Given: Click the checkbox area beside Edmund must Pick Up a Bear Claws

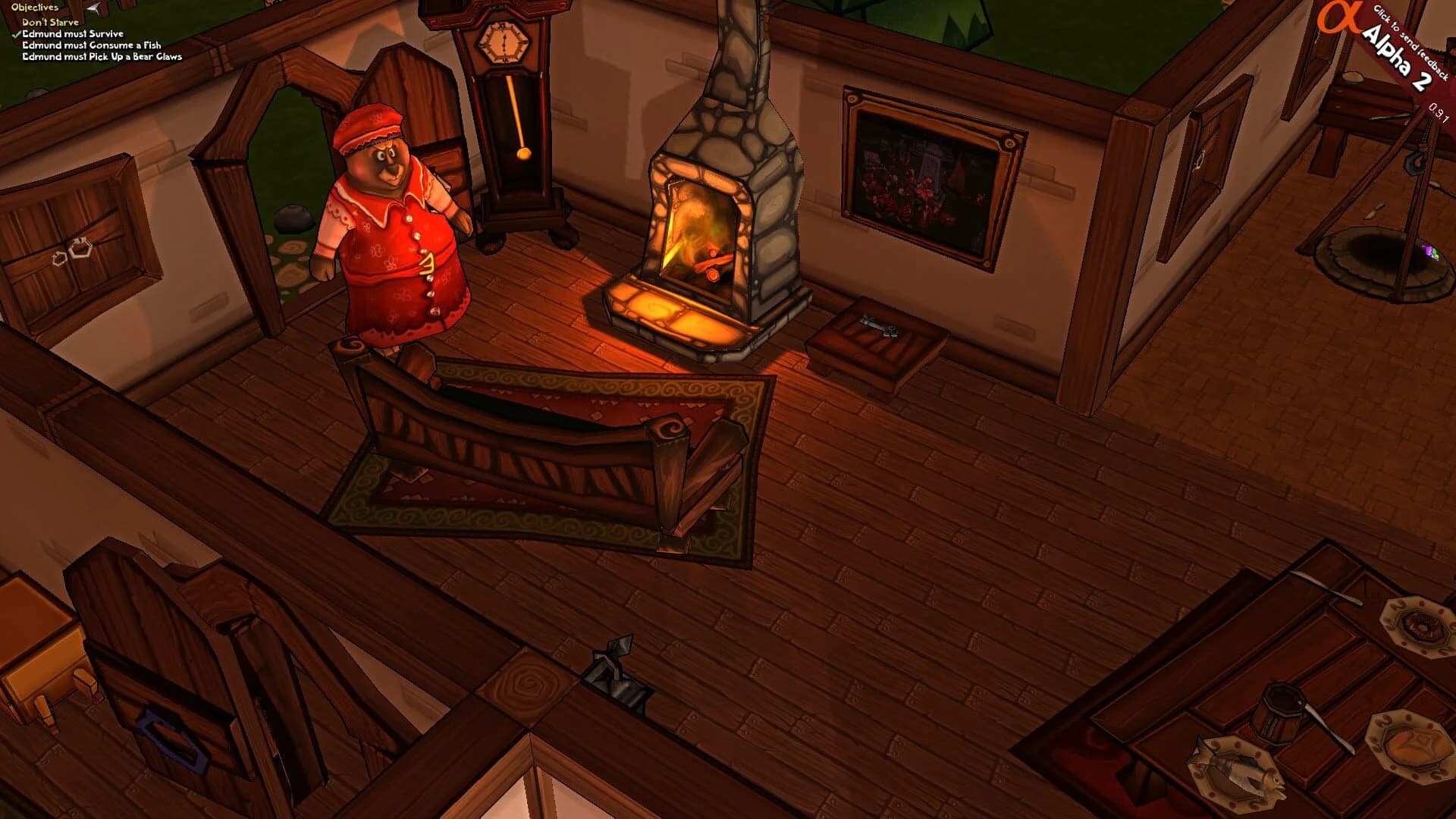Looking at the screenshot, I should (x=15, y=56).
